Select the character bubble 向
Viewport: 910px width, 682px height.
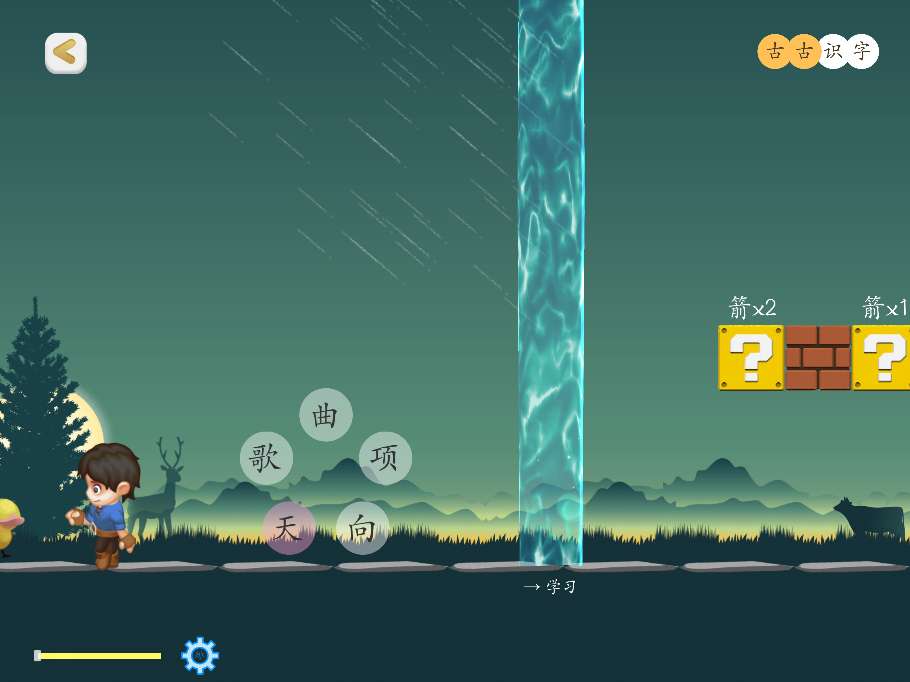coord(362,528)
